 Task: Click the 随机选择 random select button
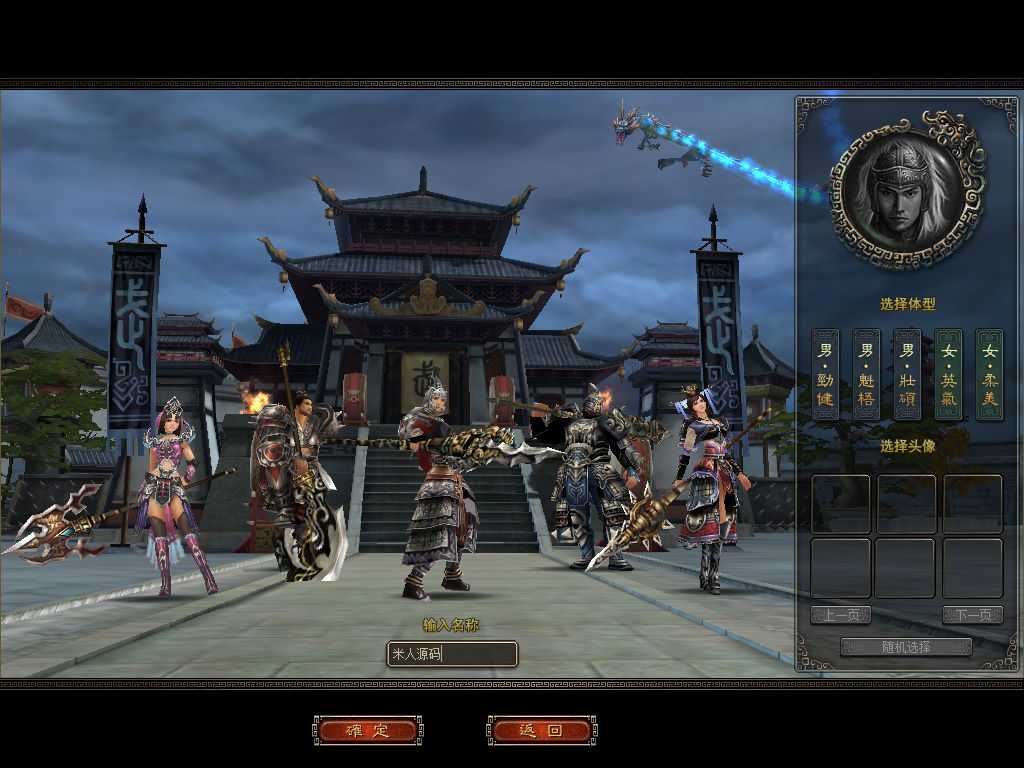coord(906,647)
